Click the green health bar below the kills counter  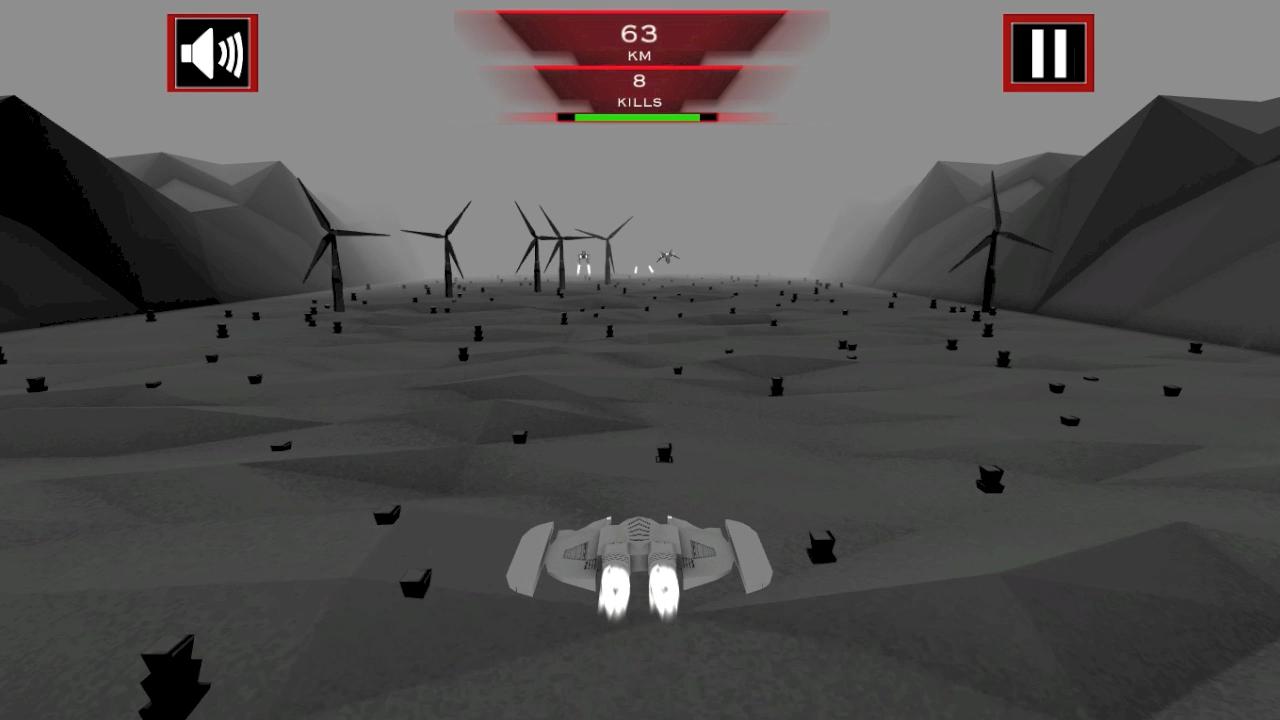point(640,118)
